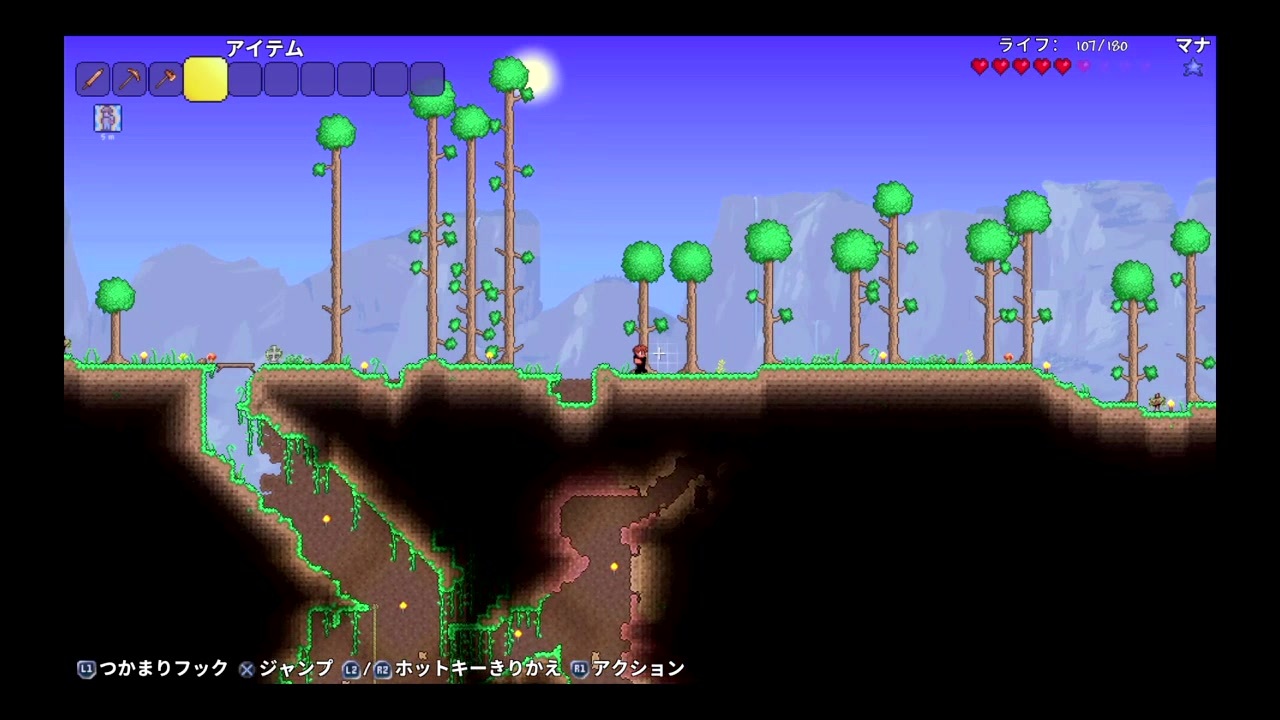This screenshot has width=1280, height=720.
Task: Click the L2 button icon in the hotkey hint
Action: click(351, 670)
